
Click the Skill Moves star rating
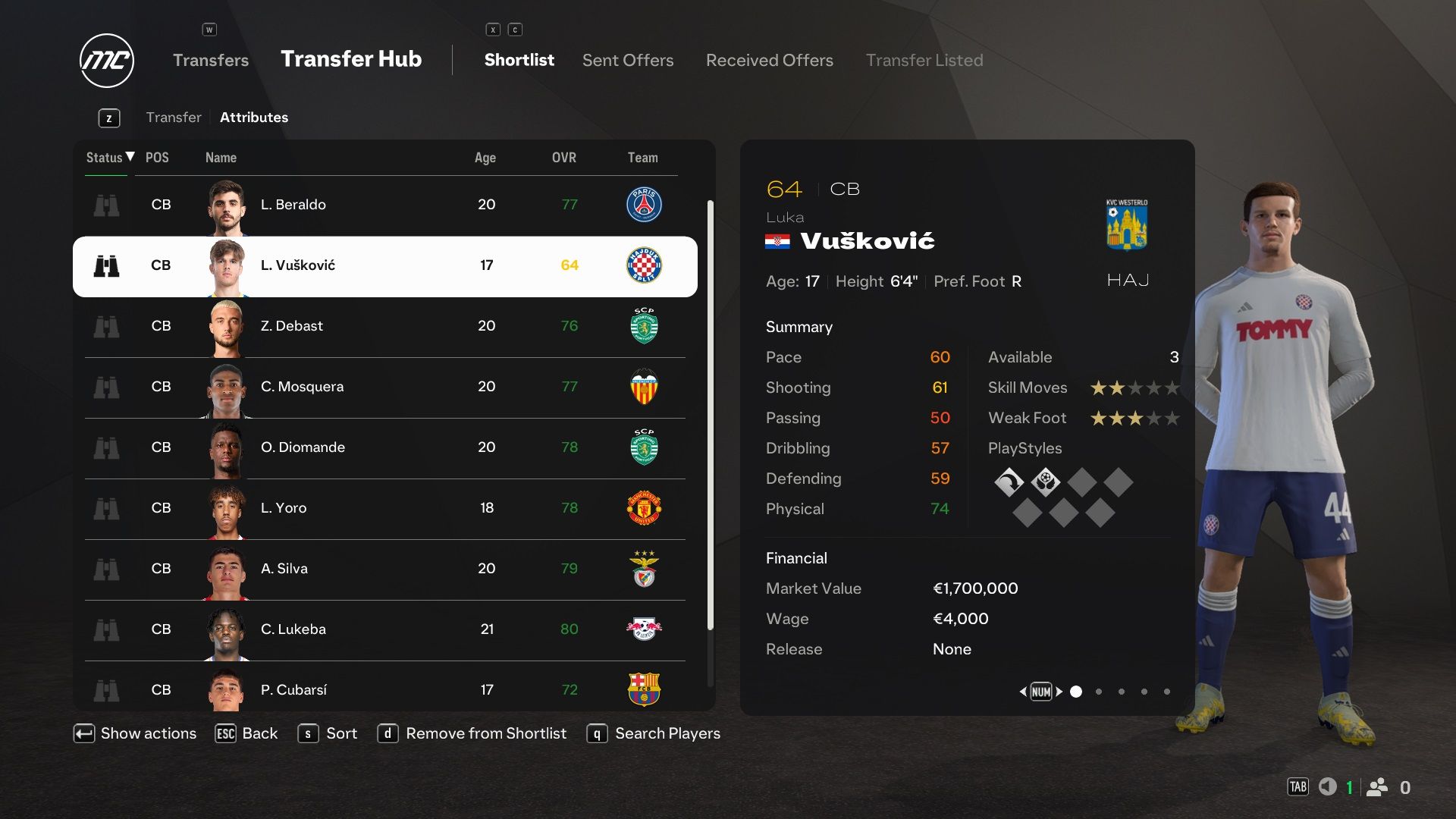1134,388
